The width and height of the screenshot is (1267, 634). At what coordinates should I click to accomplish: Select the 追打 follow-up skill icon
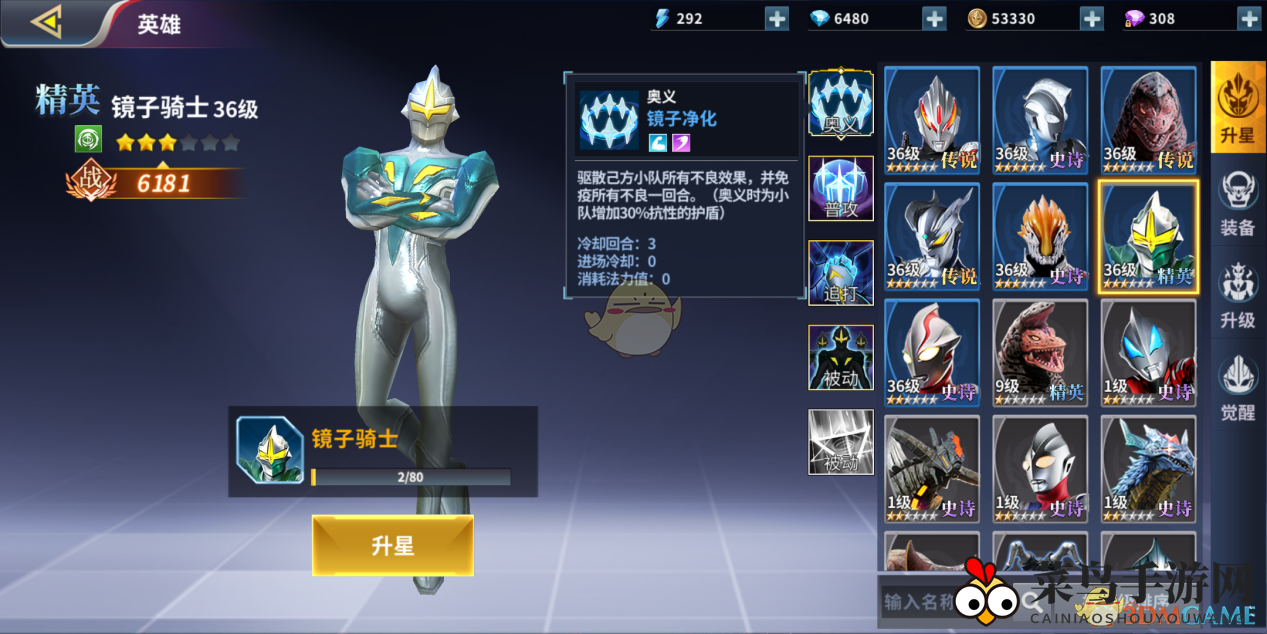pos(840,272)
